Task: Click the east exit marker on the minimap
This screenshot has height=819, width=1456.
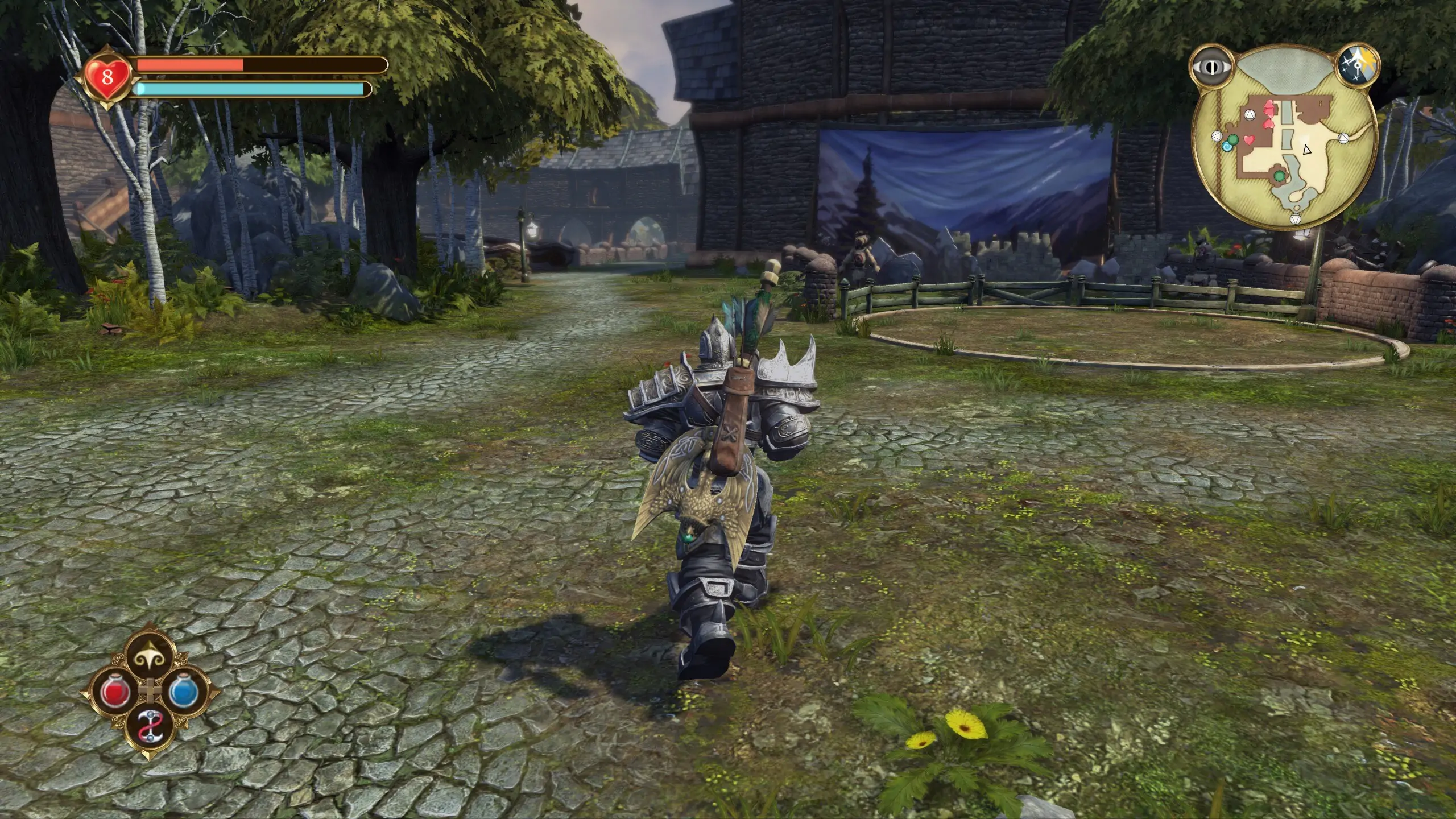Action: (1343, 138)
